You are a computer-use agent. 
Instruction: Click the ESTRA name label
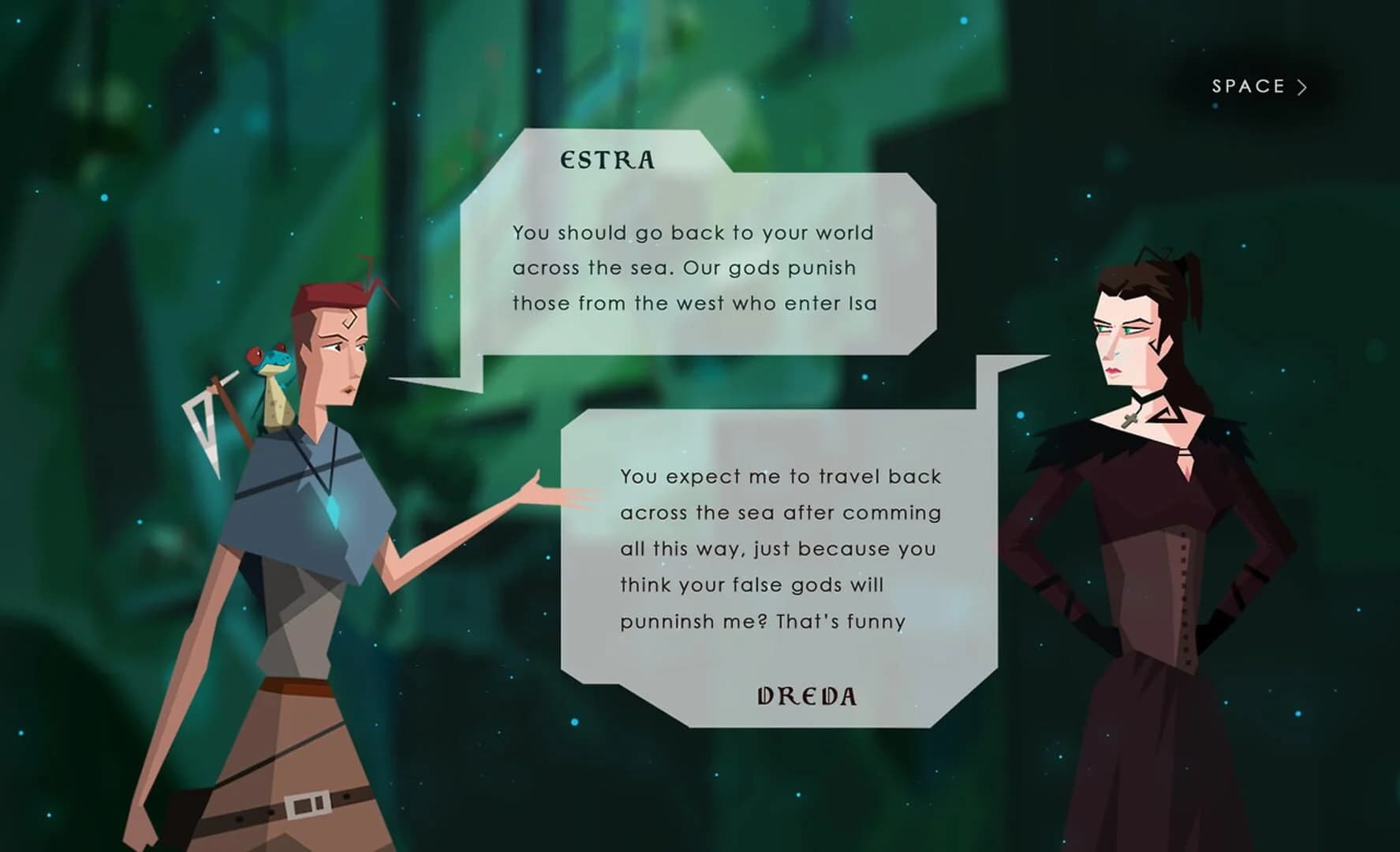[x=607, y=159]
